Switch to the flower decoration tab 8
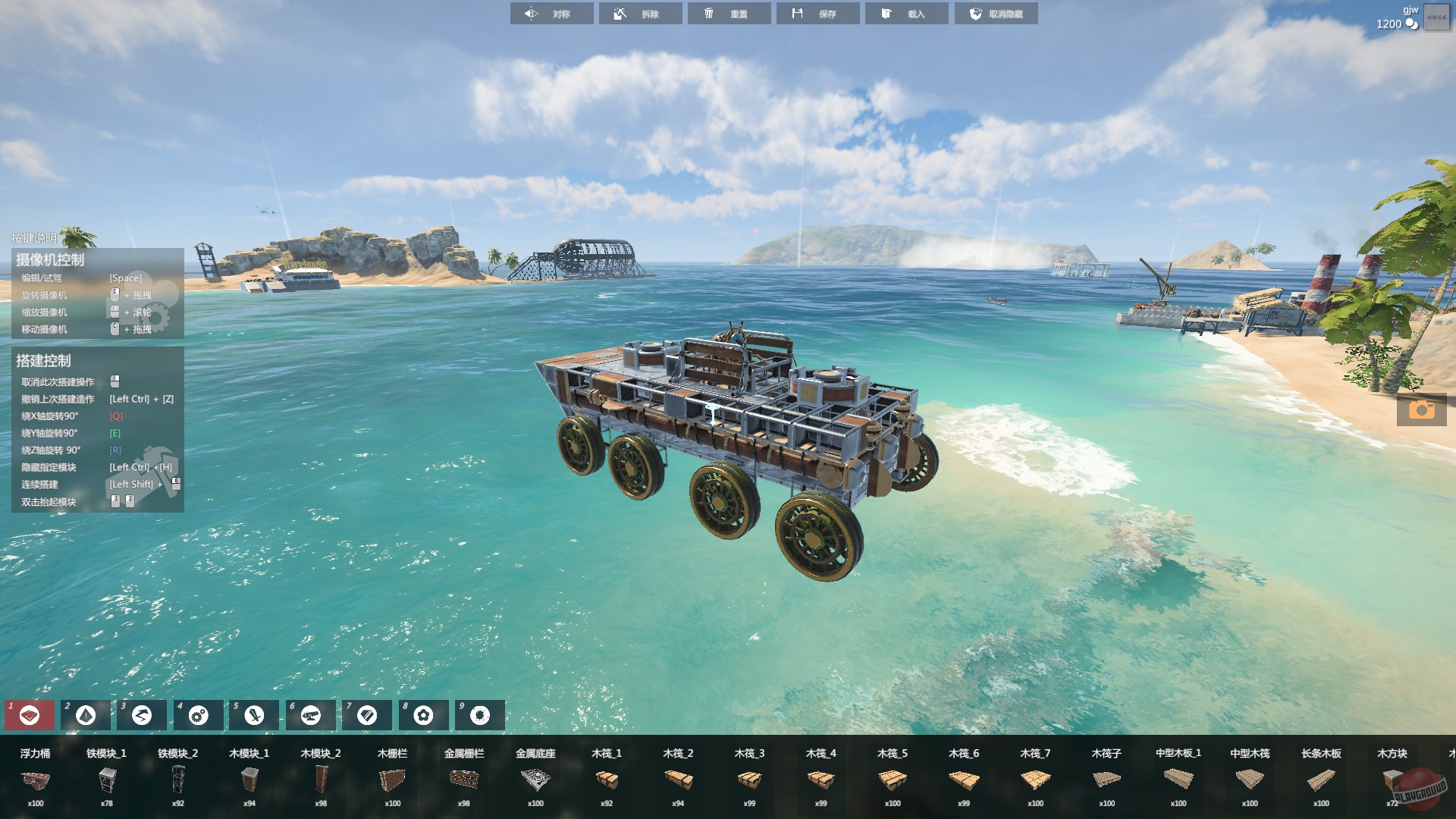Viewport: 1456px width, 819px height. click(422, 714)
